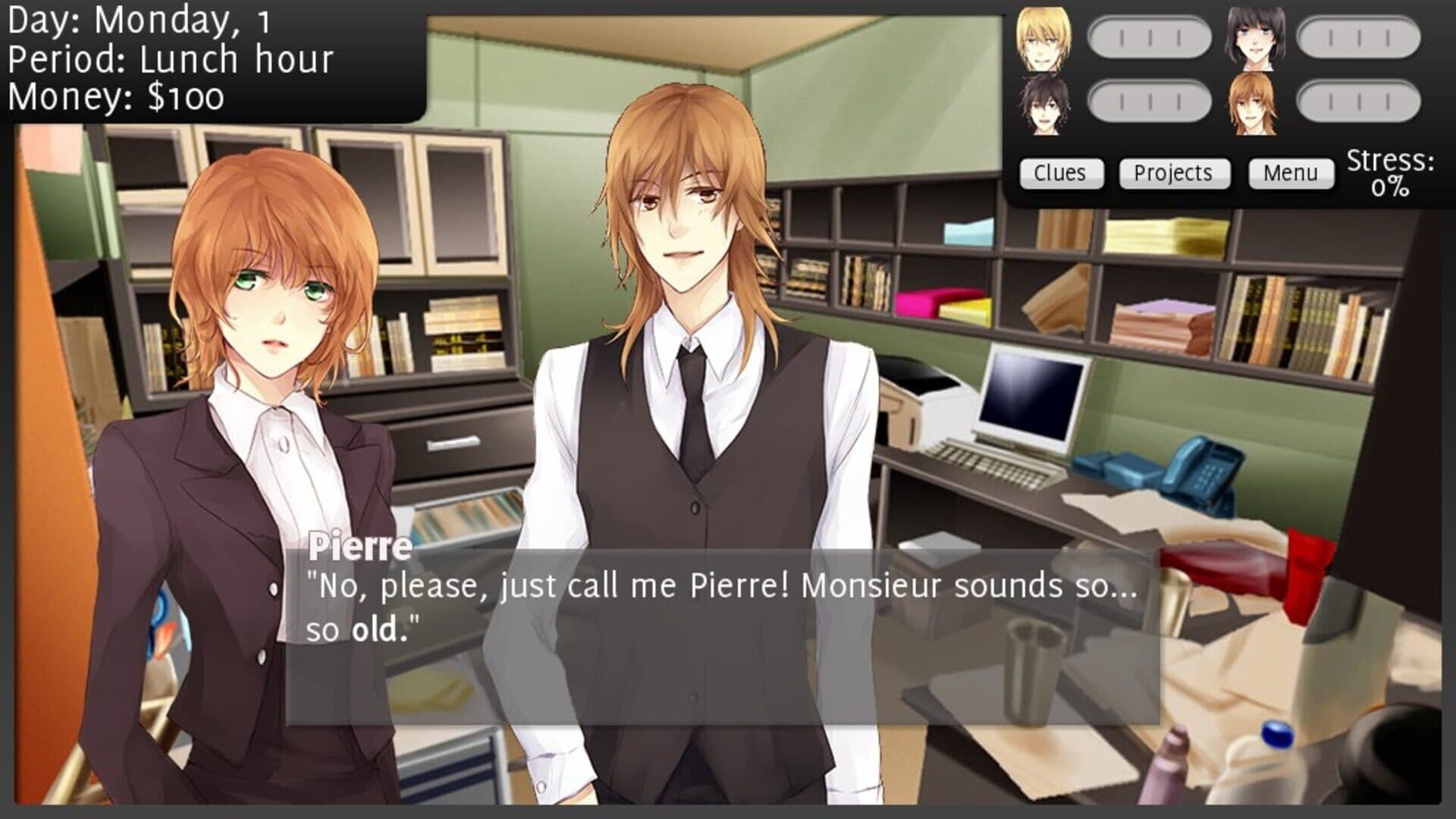View the Projects list

click(x=1173, y=173)
